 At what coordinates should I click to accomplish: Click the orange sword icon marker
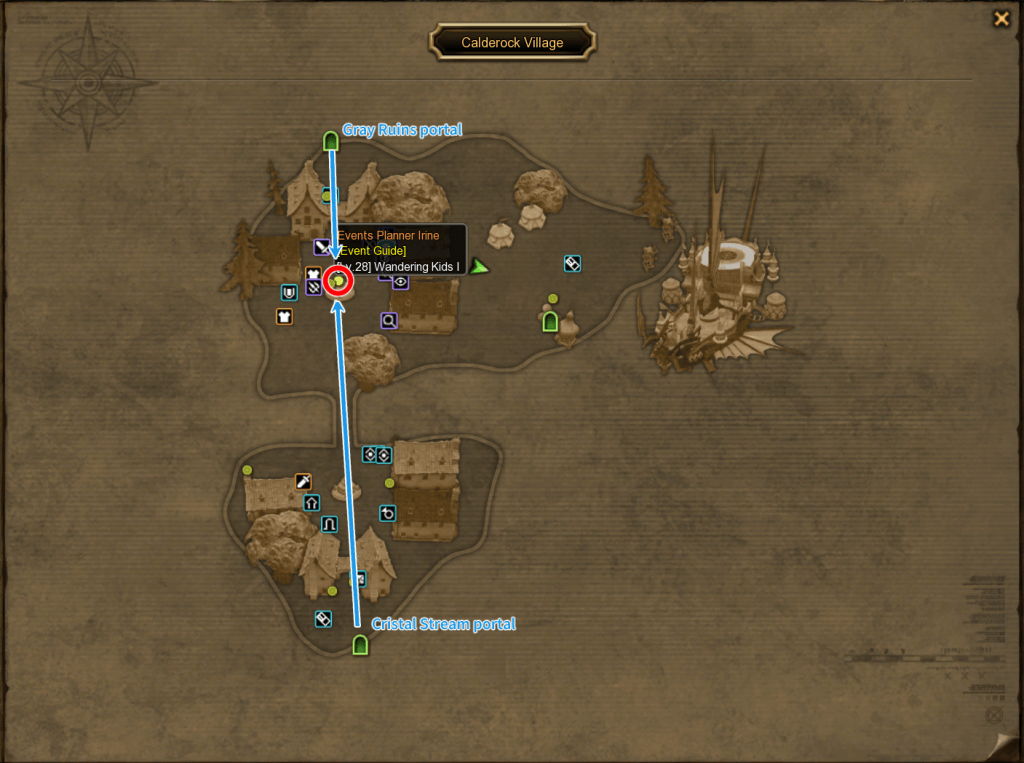pyautogui.click(x=303, y=482)
